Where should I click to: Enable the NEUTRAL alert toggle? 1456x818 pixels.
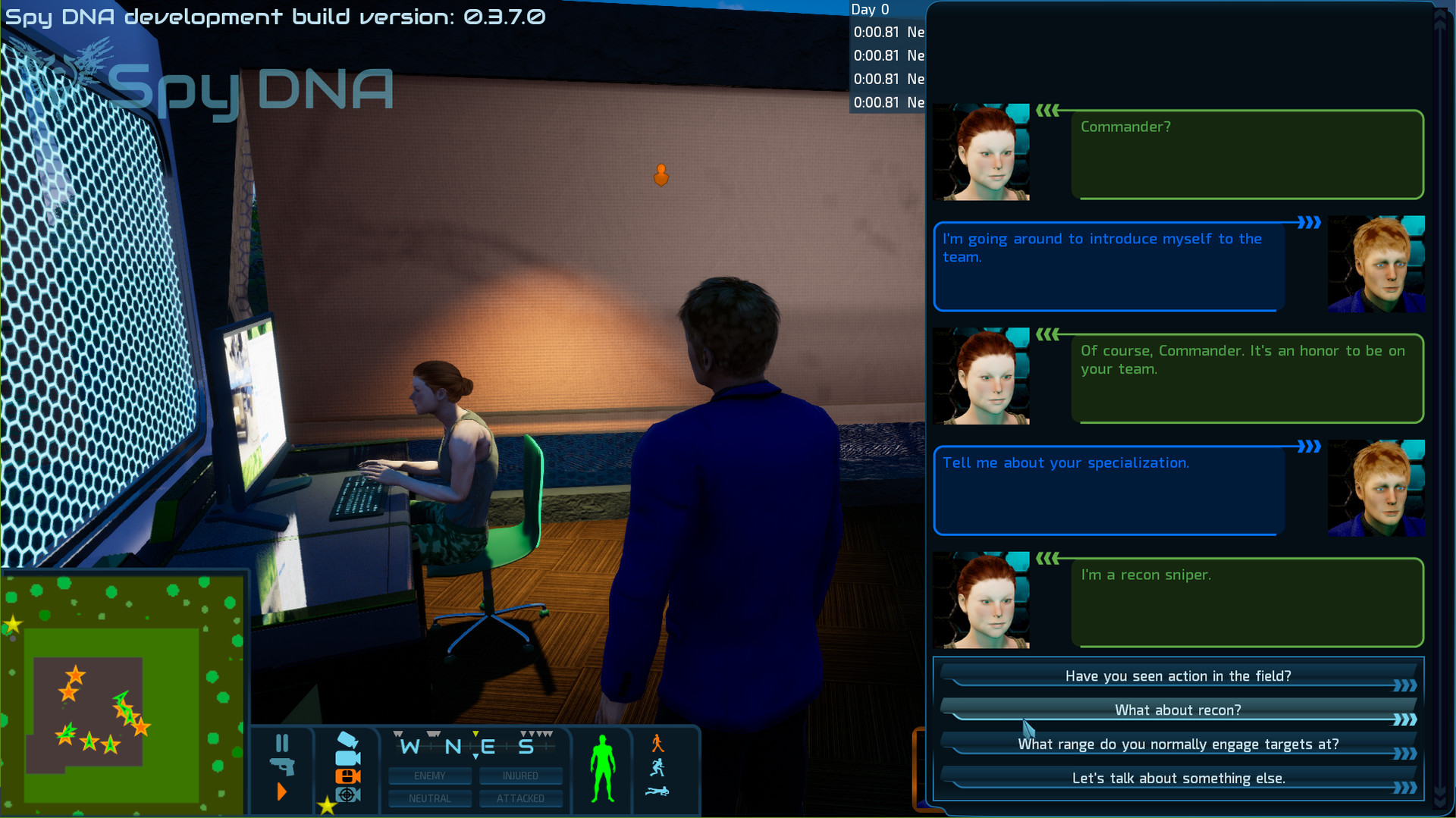[x=430, y=798]
